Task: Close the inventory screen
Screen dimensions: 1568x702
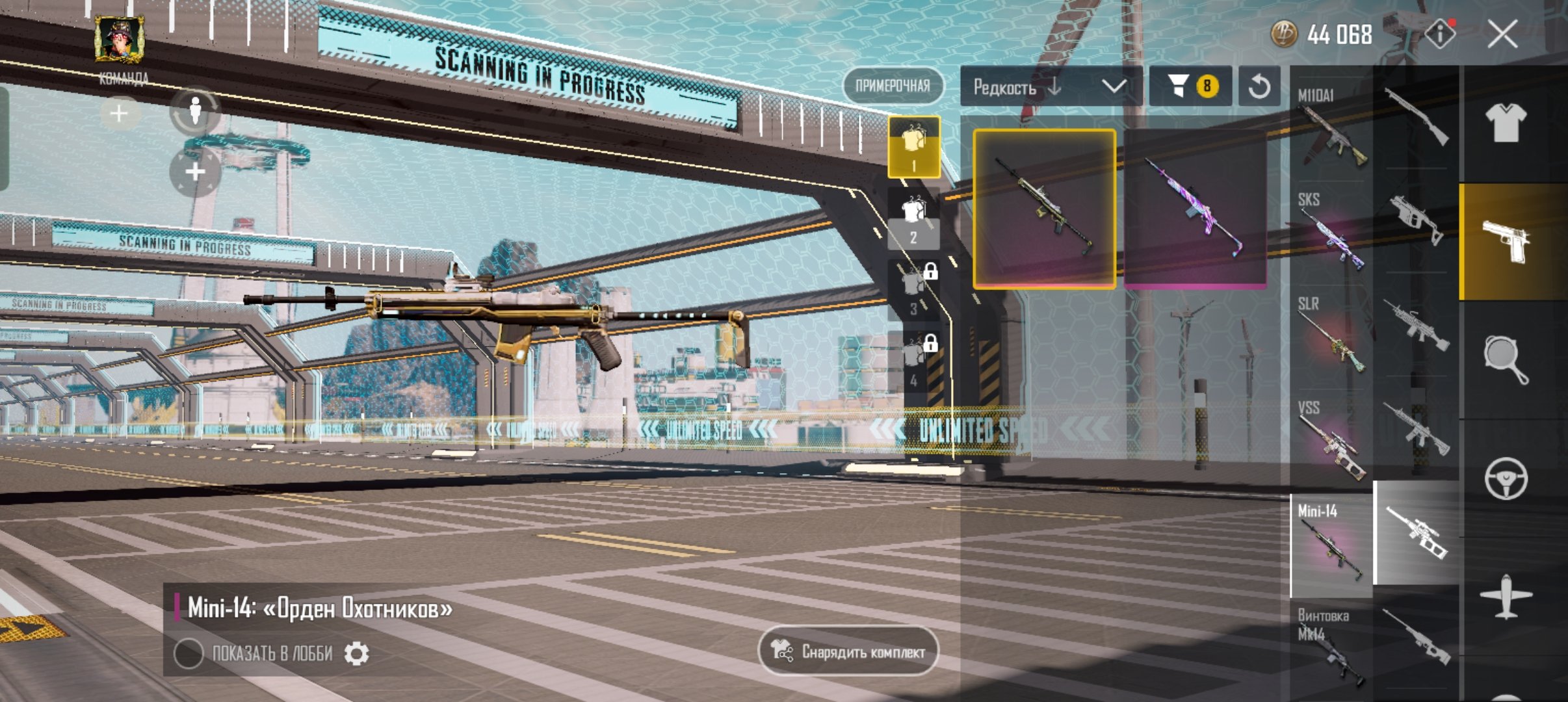Action: tap(1502, 34)
